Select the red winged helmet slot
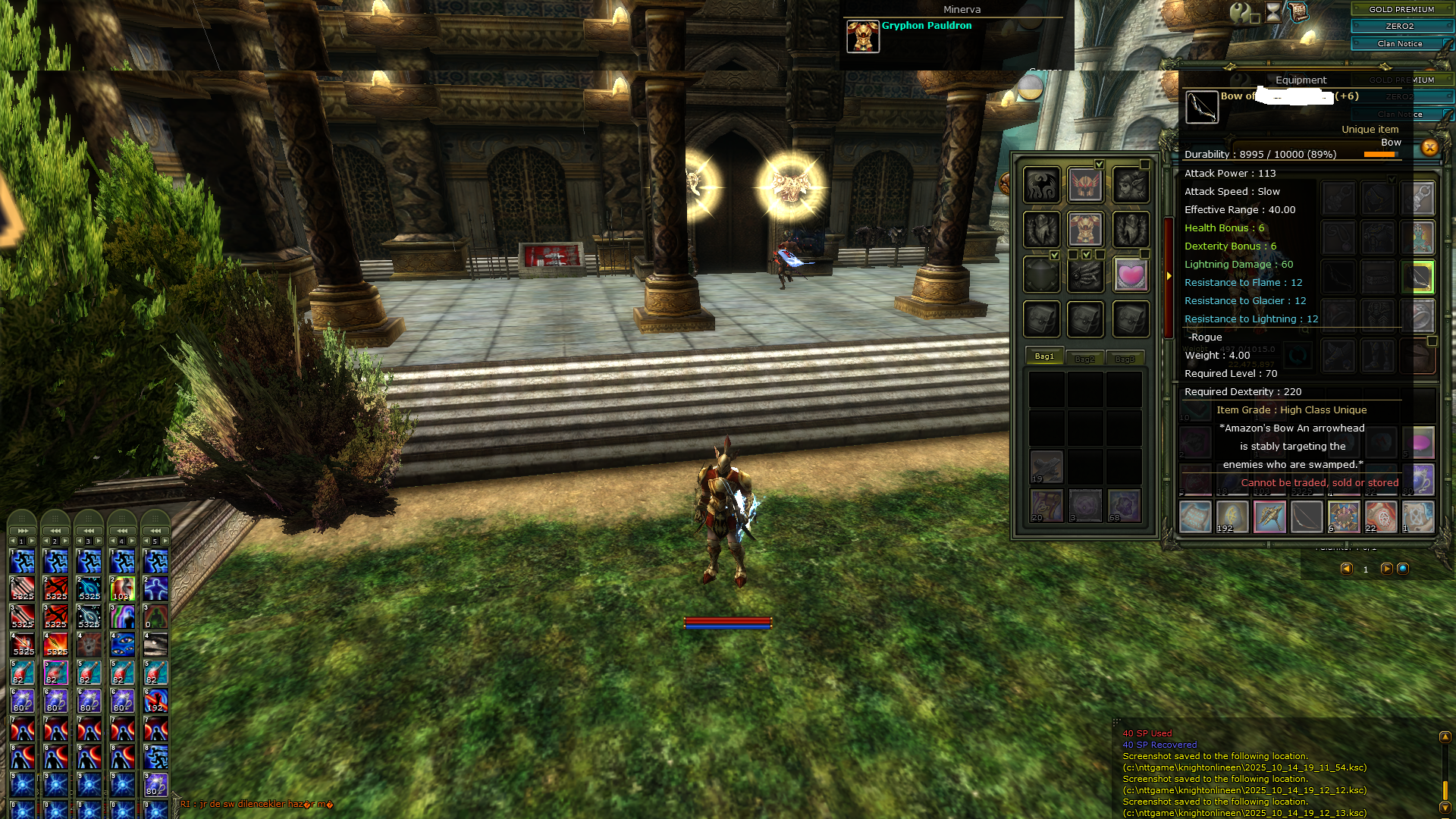The width and height of the screenshot is (1456, 819). click(1085, 184)
